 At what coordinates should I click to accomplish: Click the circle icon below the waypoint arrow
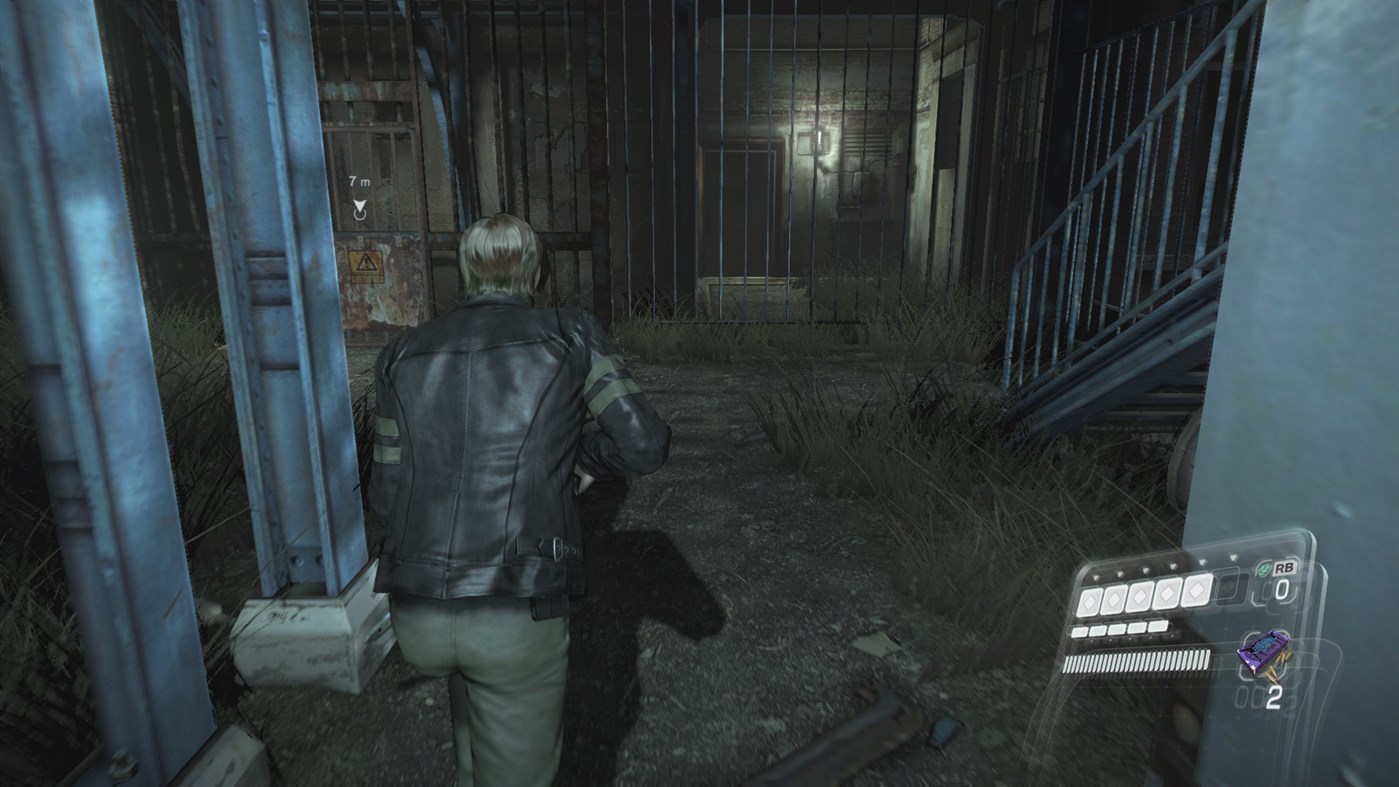[x=359, y=216]
